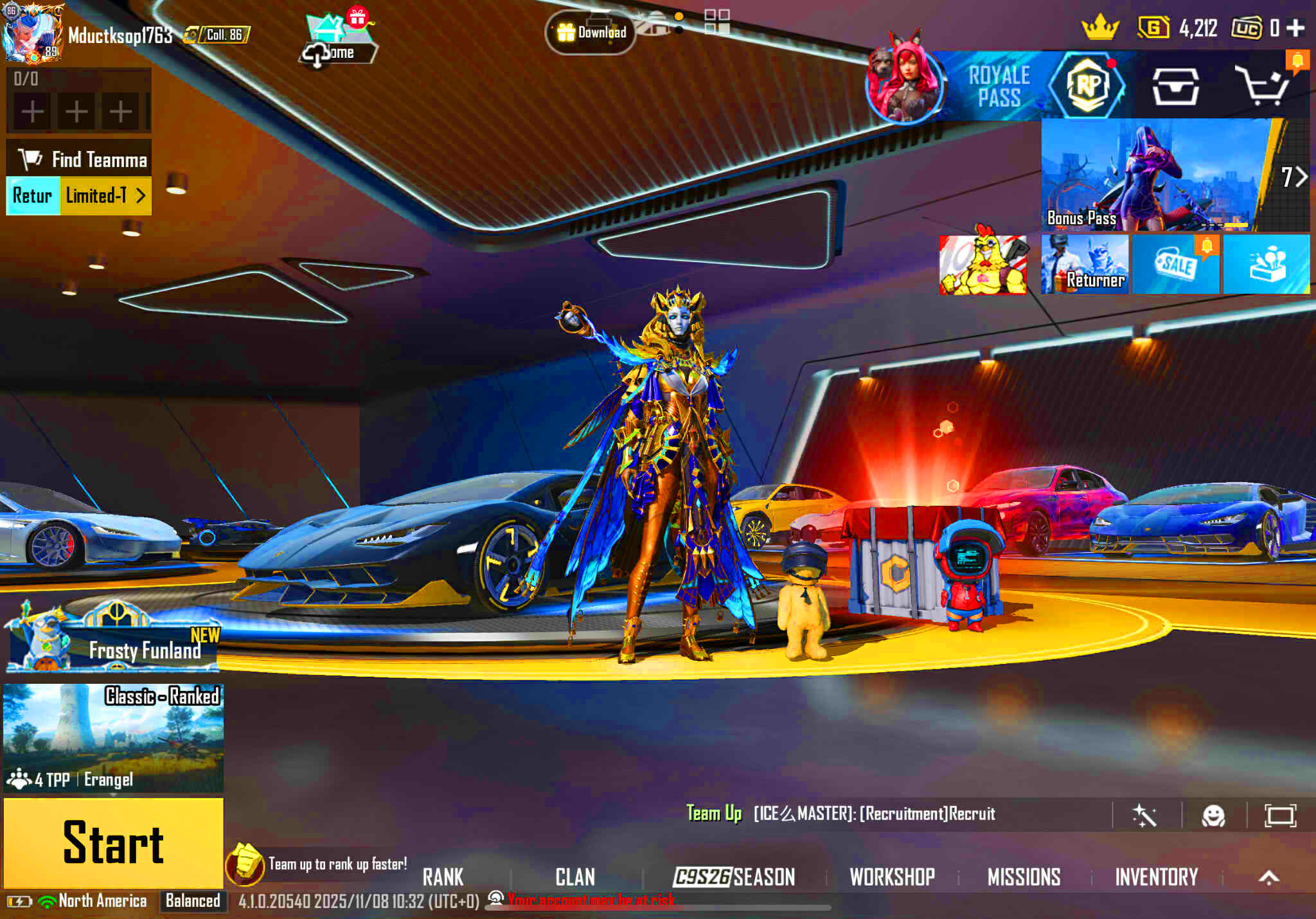Open the Returner event tile
The image size is (1316, 919).
point(1085,264)
